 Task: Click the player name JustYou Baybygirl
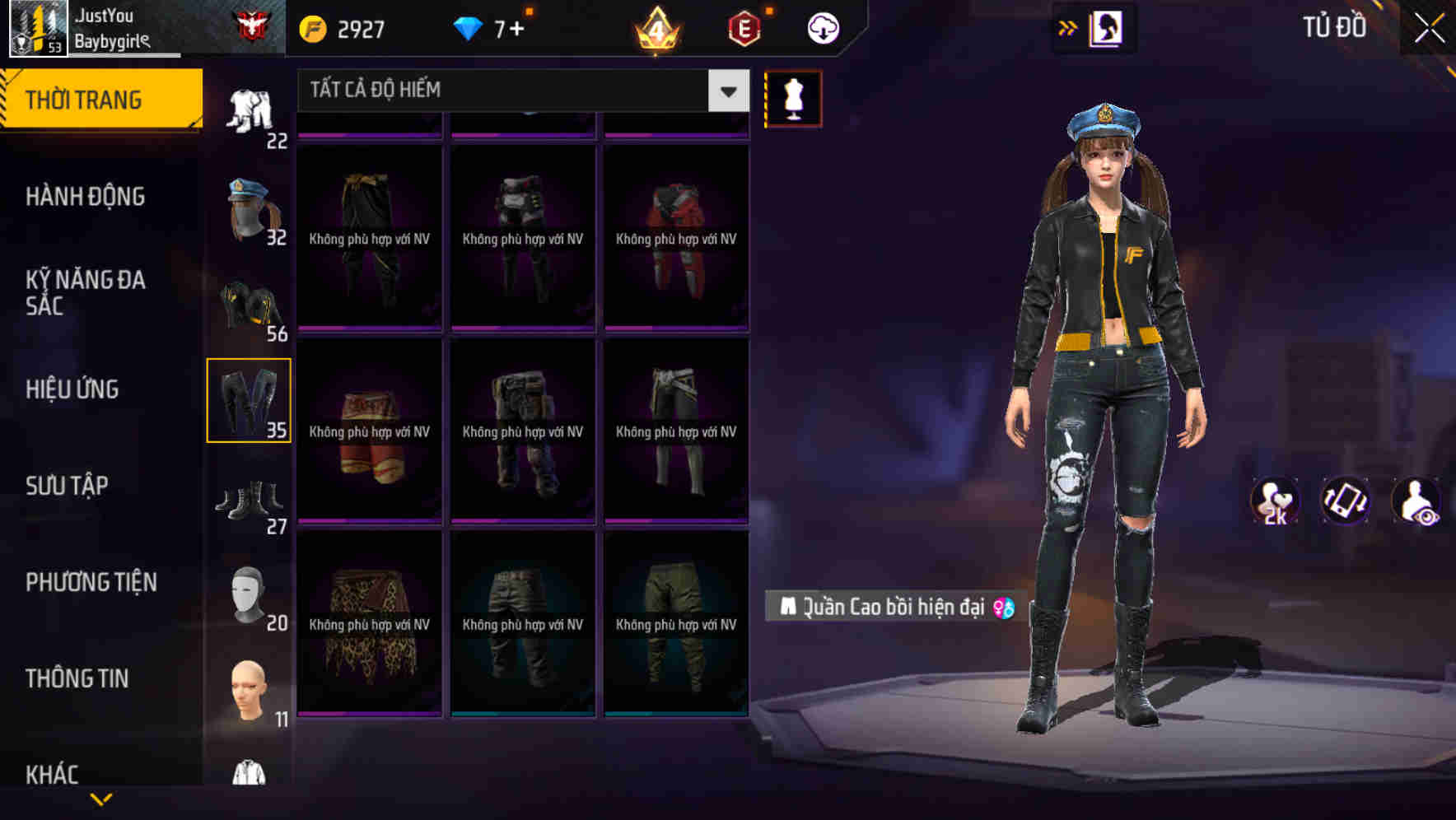[x=111, y=26]
